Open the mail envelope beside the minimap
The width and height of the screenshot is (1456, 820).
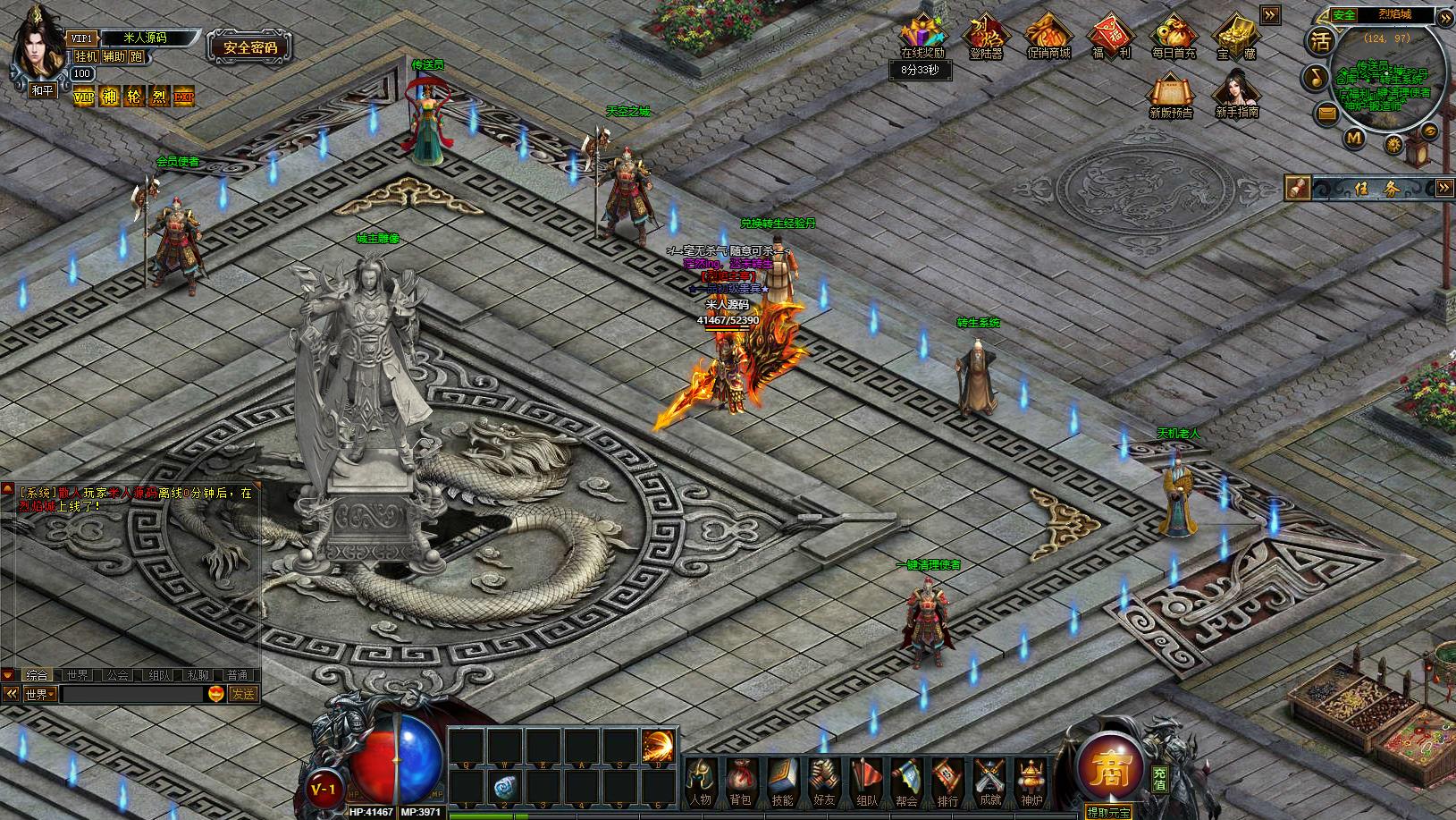[x=1326, y=113]
